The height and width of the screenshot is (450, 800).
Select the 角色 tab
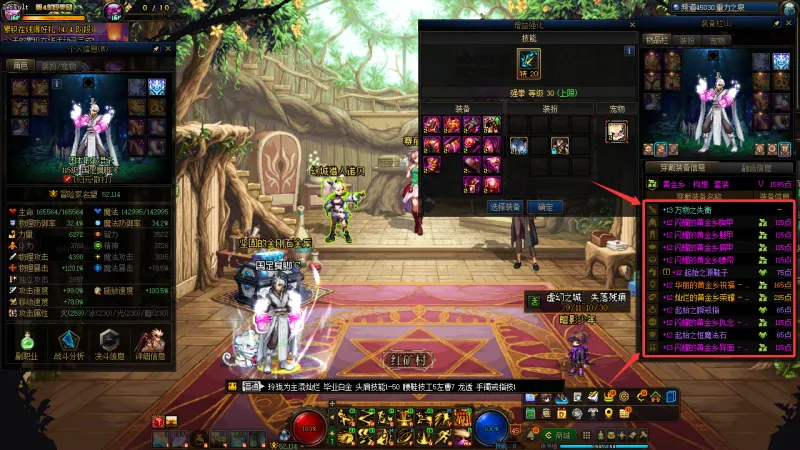pyautogui.click(x=20, y=65)
